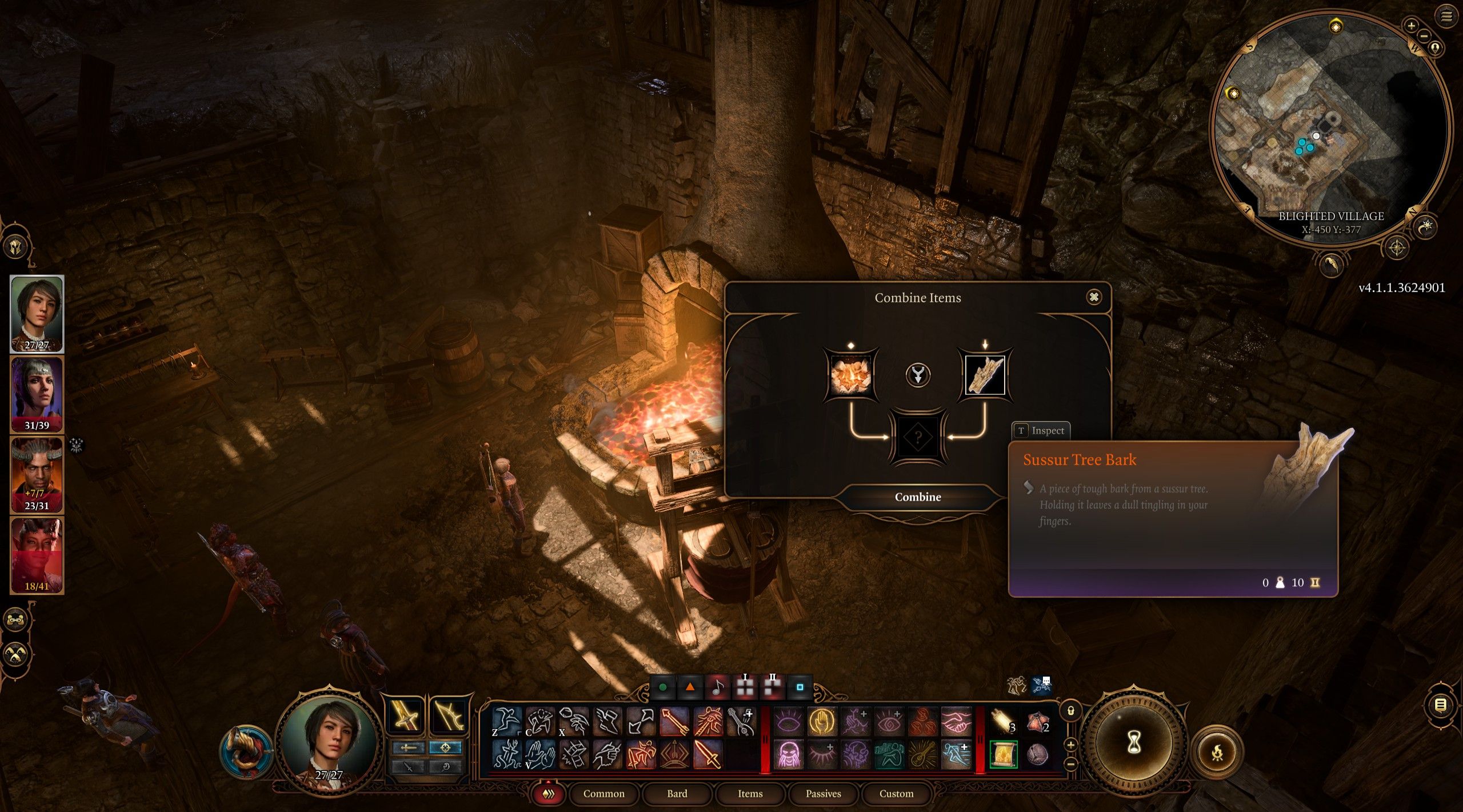
Task: Open the journal icon on right edge
Action: coord(1441,705)
